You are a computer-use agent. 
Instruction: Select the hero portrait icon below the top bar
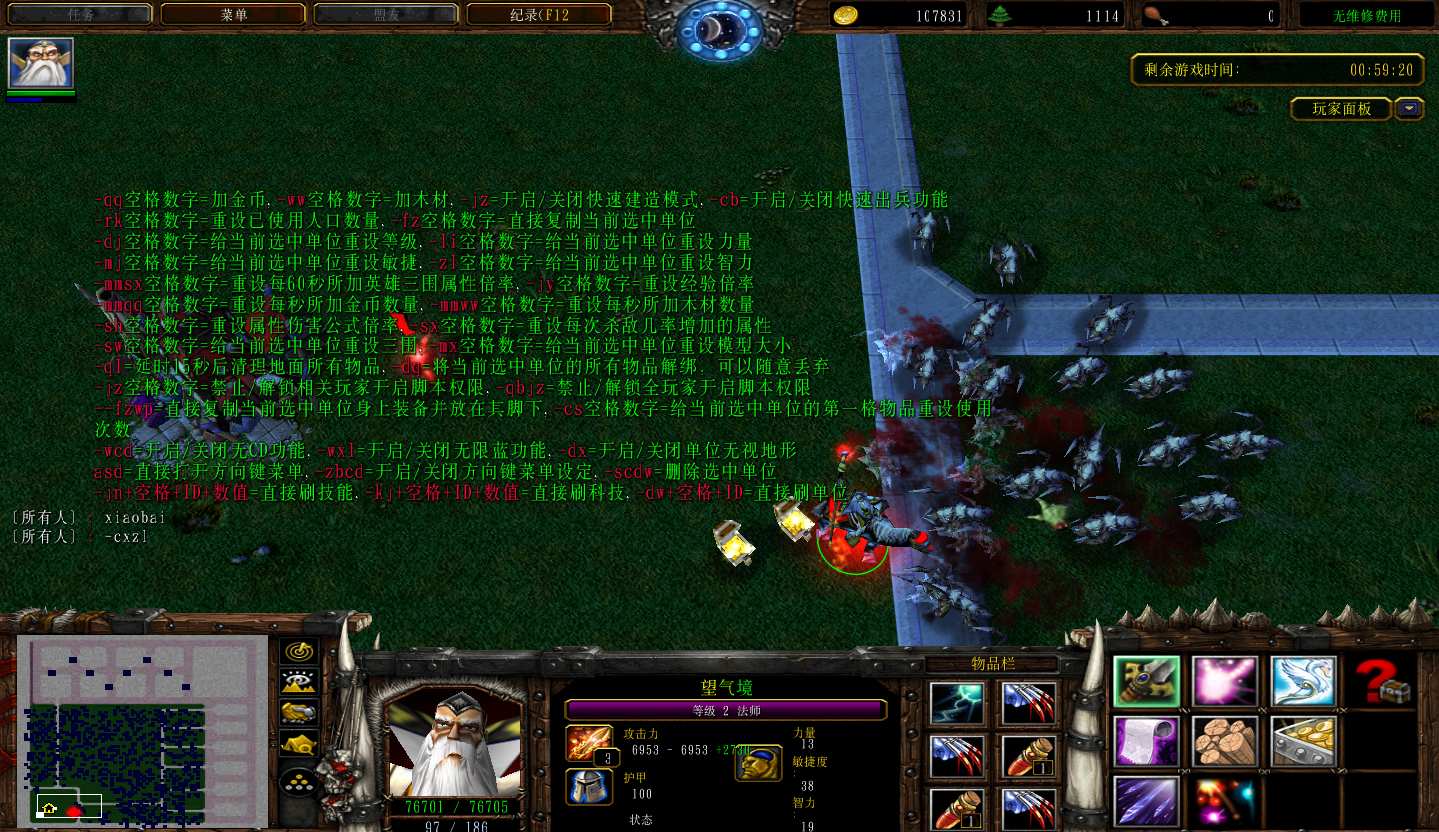tap(41, 63)
